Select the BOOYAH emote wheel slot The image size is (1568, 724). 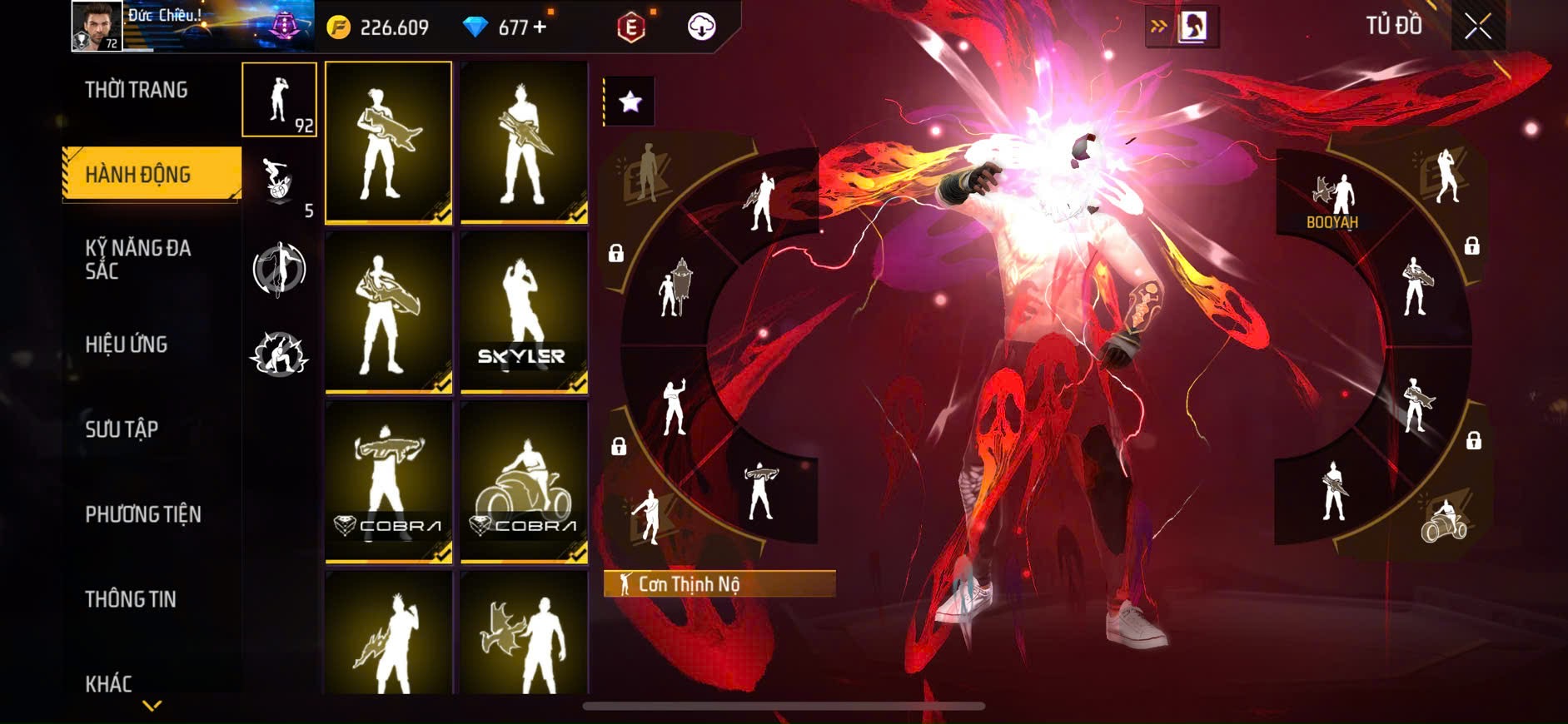[x=1332, y=200]
